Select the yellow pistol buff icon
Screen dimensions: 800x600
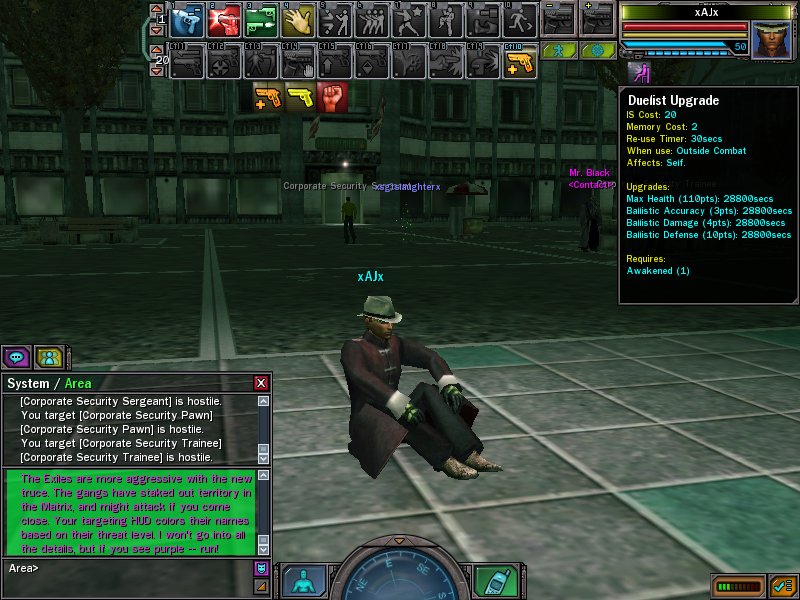pos(300,97)
